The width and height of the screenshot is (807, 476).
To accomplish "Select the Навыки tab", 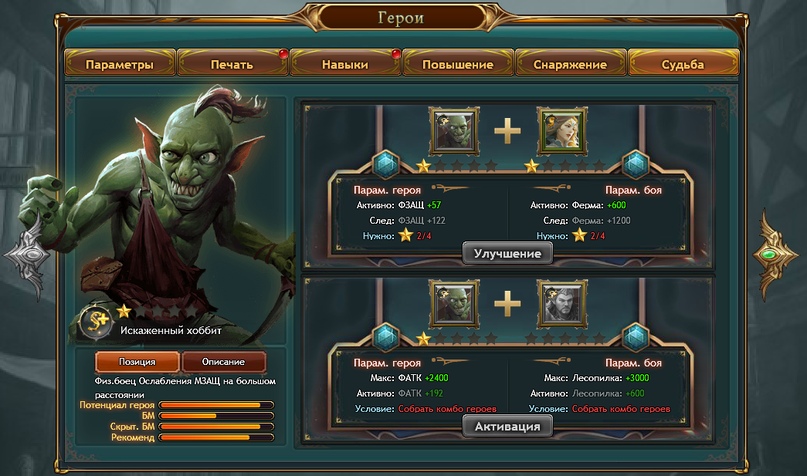I will click(x=345, y=64).
